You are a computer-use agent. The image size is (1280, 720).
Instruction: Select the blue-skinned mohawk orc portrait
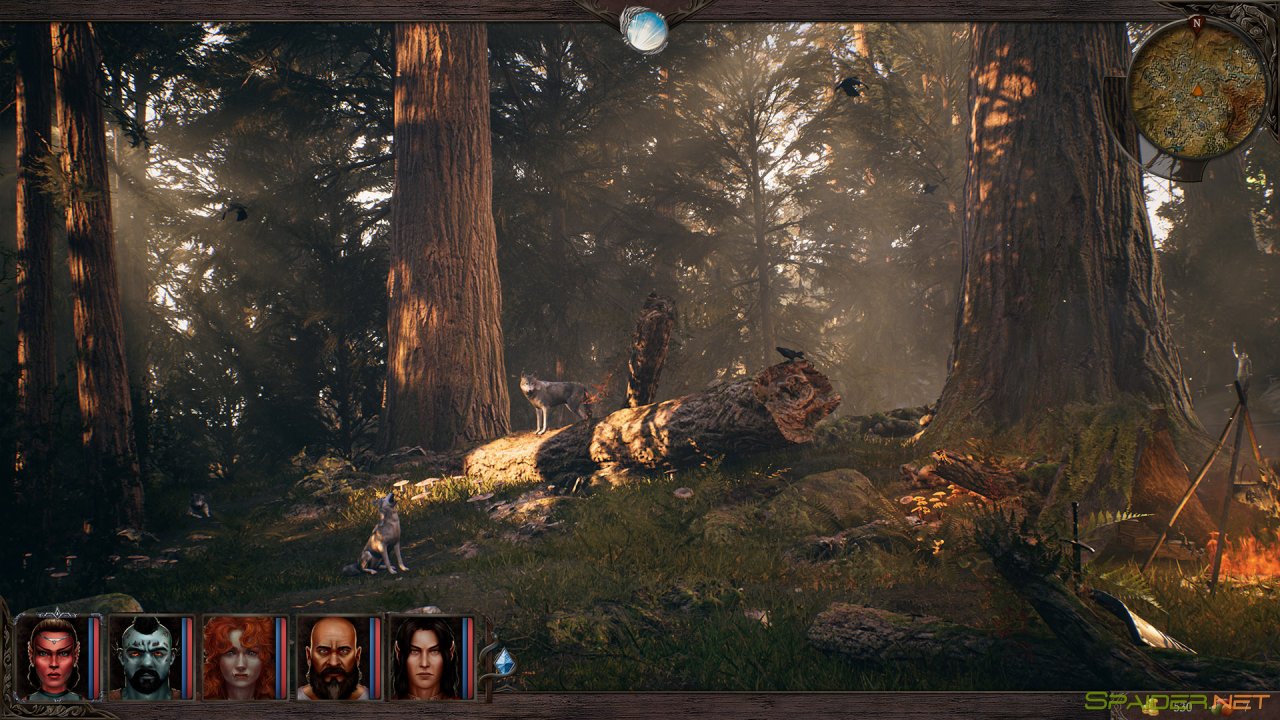pos(145,657)
